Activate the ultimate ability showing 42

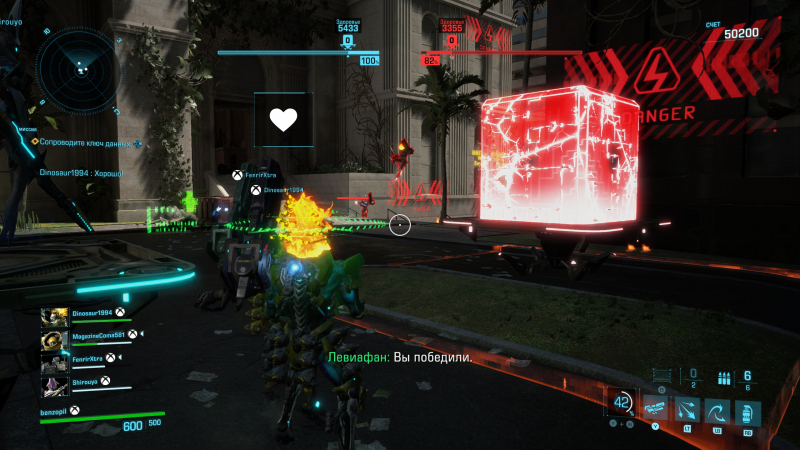(x=622, y=402)
